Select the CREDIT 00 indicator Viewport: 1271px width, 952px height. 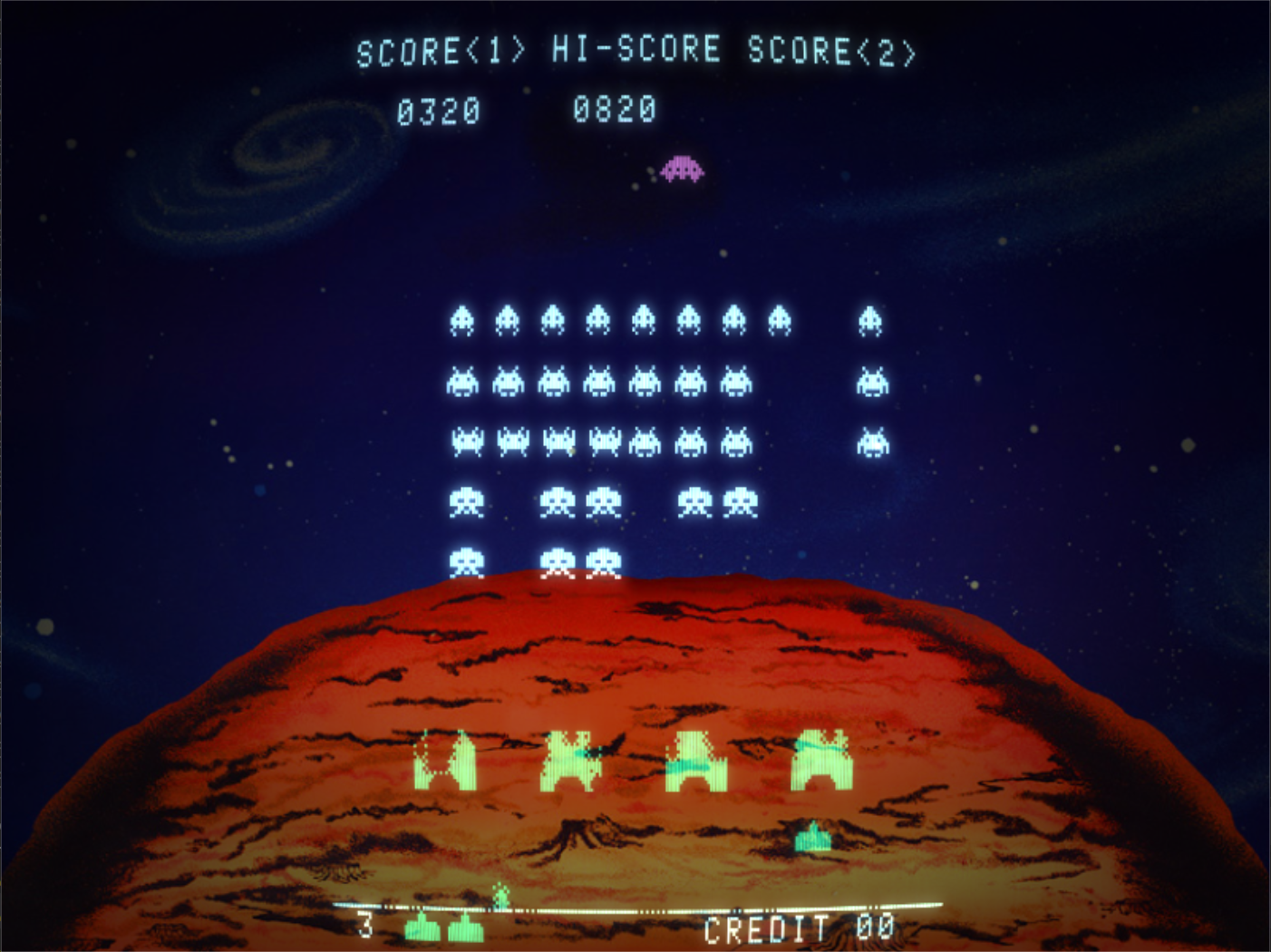(x=800, y=927)
